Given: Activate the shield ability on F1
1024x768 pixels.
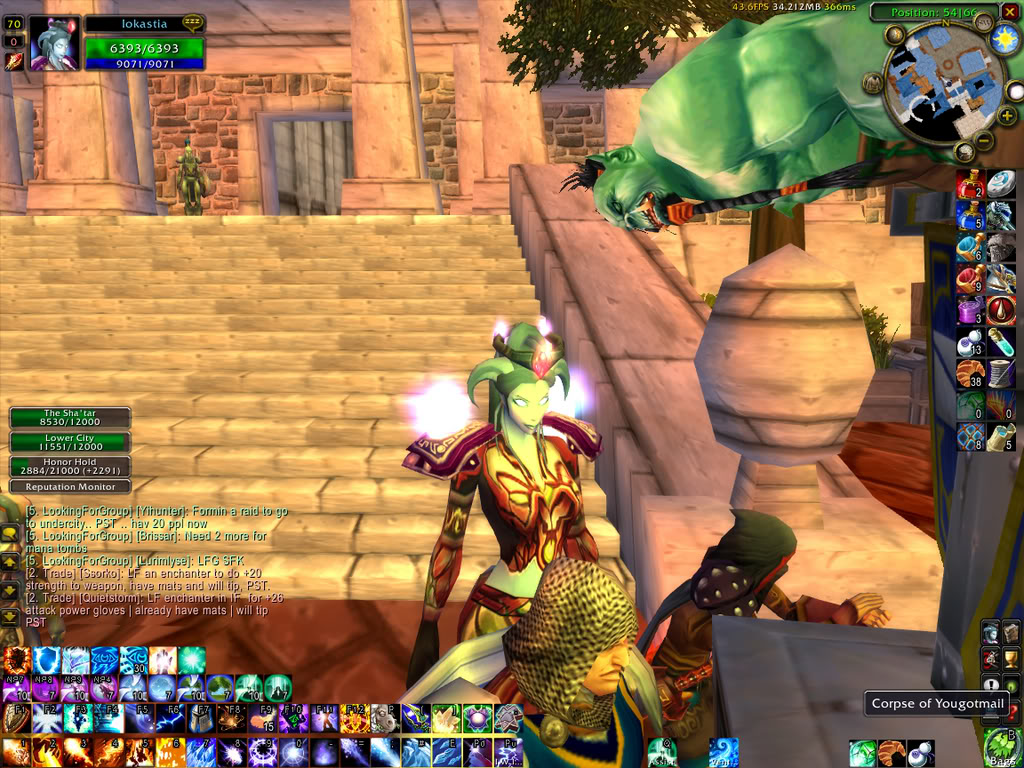Looking at the screenshot, I should [x=17, y=718].
